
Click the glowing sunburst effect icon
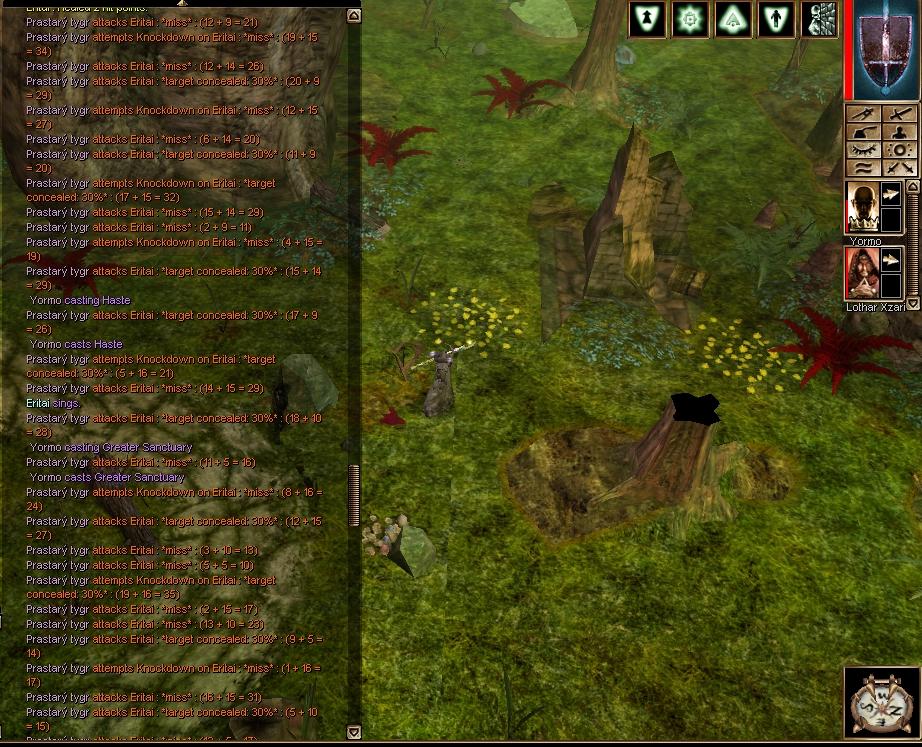tap(690, 19)
